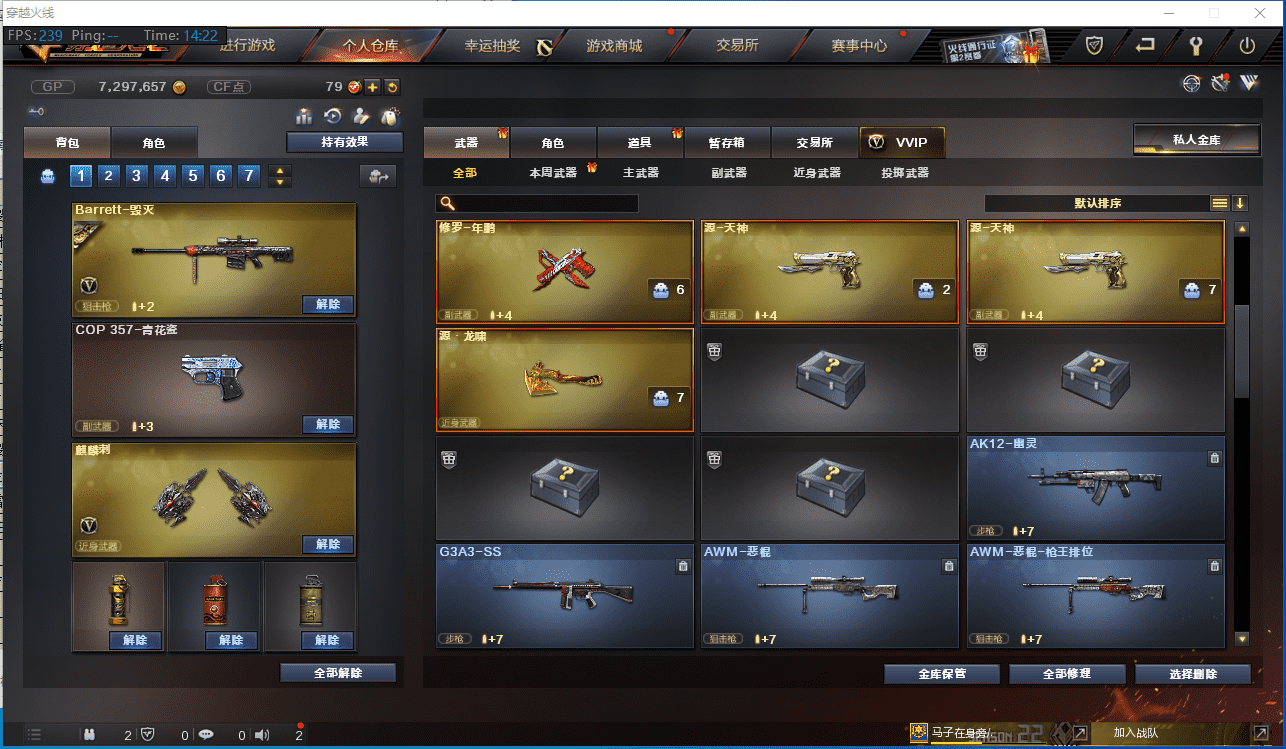Open the 交易所 trading menu
Screen dimensions: 1286x749
pyautogui.click(x=737, y=46)
